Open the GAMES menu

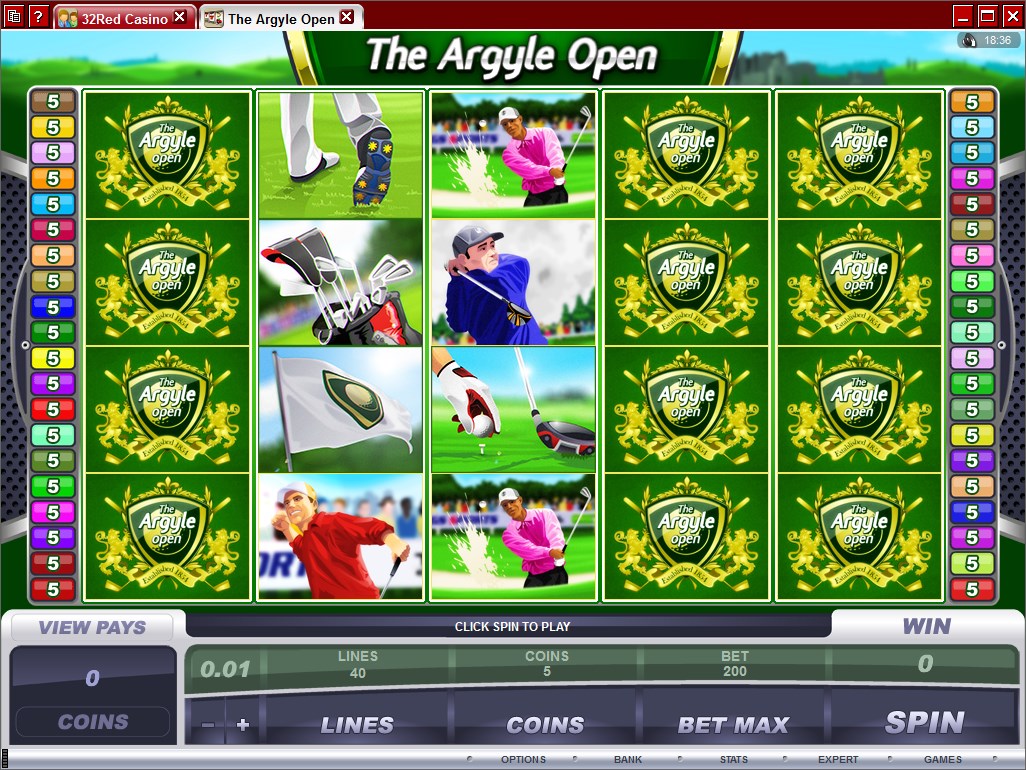(943, 760)
